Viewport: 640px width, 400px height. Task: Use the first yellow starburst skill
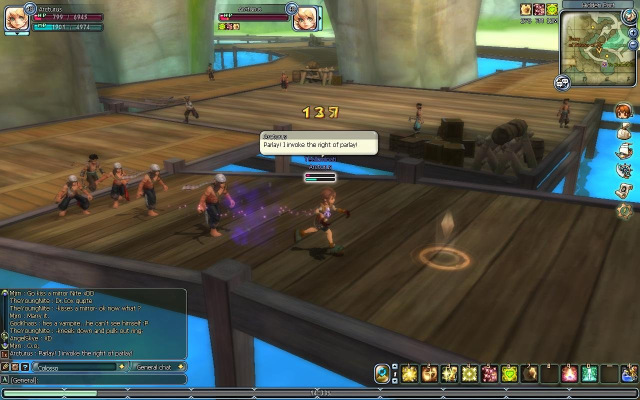pos(409,373)
